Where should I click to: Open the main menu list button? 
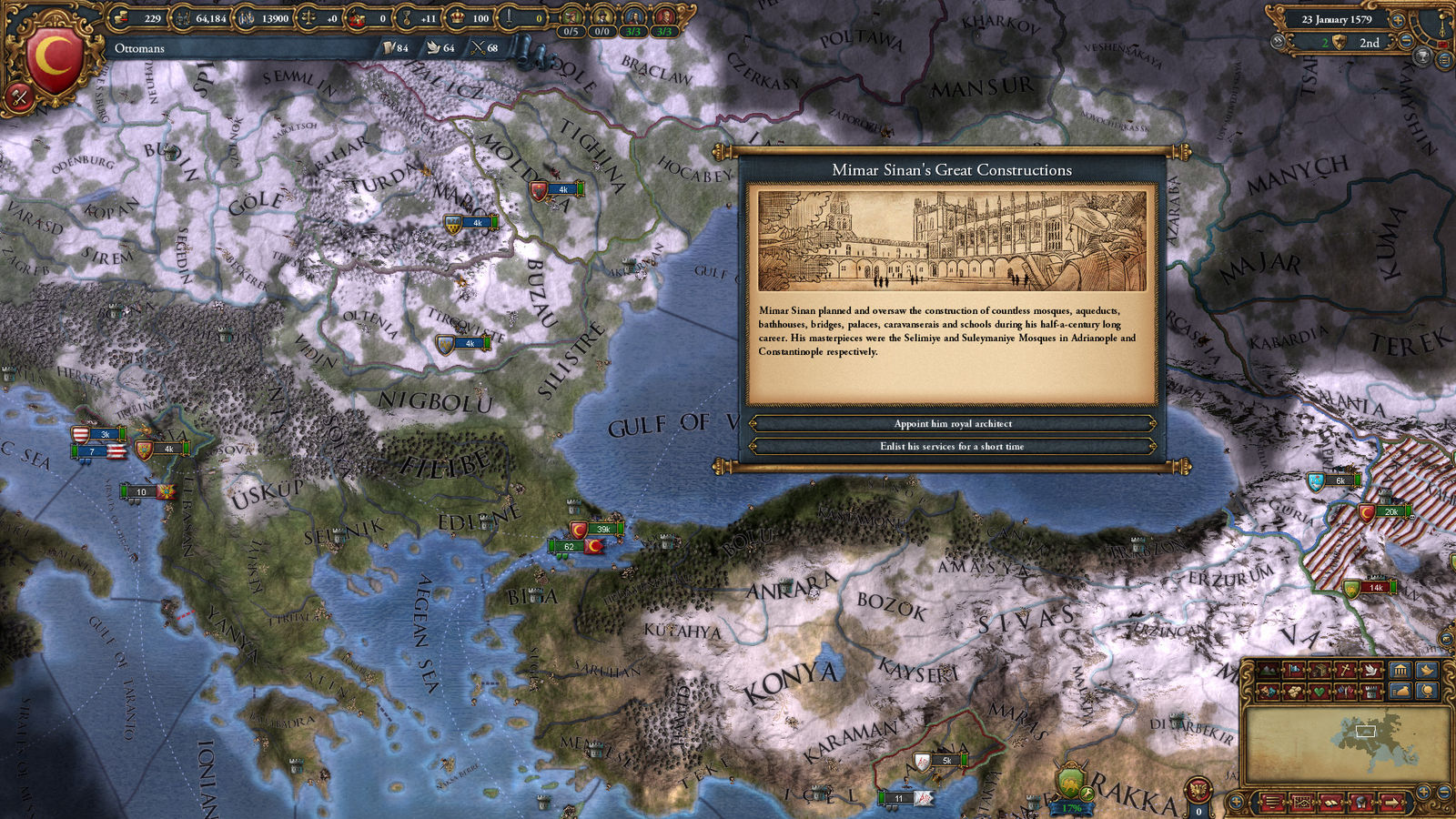pyautogui.click(x=1444, y=61)
